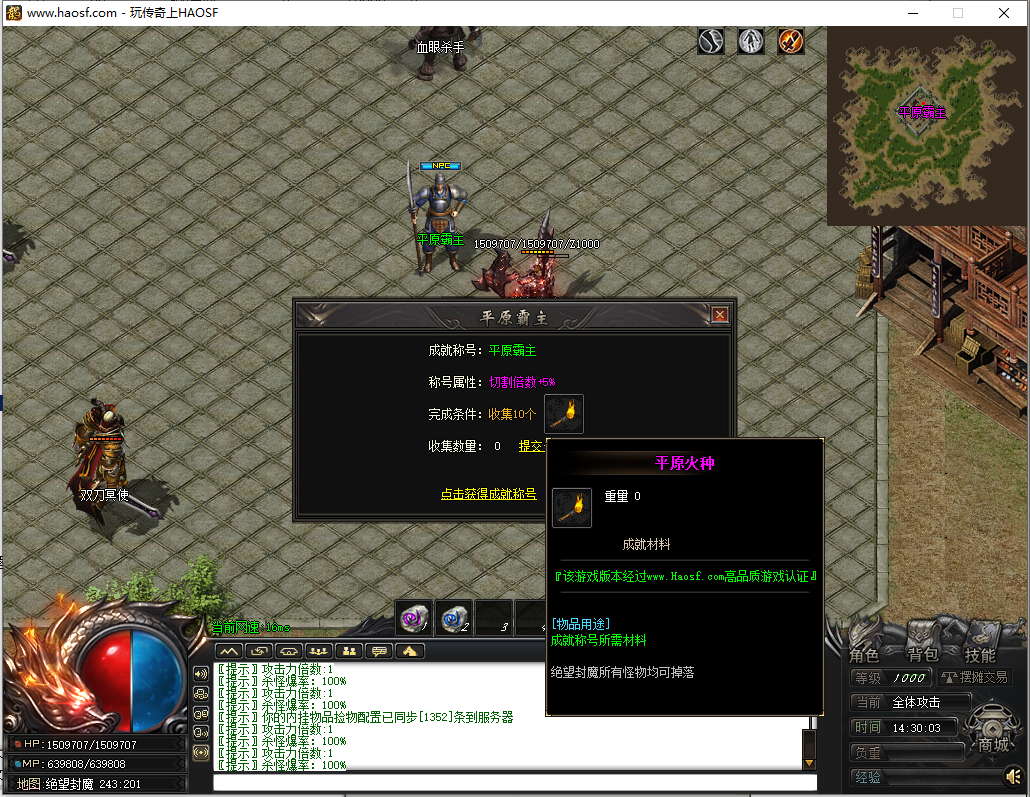The image size is (1030, 797).
Task: Open the 技能 skills panel
Action: [x=980, y=655]
